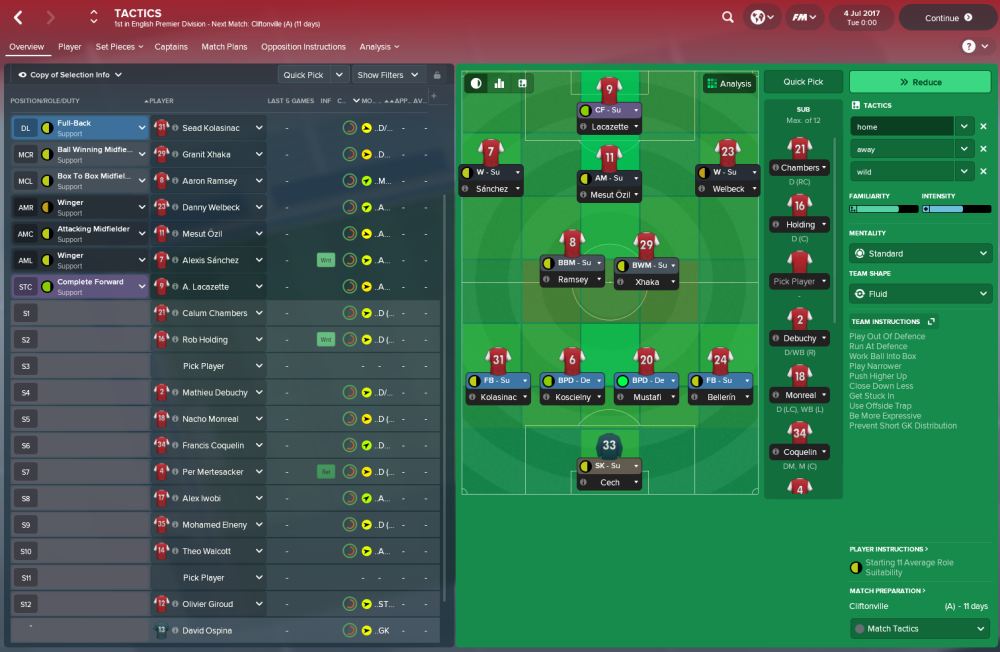The width and height of the screenshot is (1000, 652).
Task: Toggle the pitch Analysis button
Action: pos(728,84)
